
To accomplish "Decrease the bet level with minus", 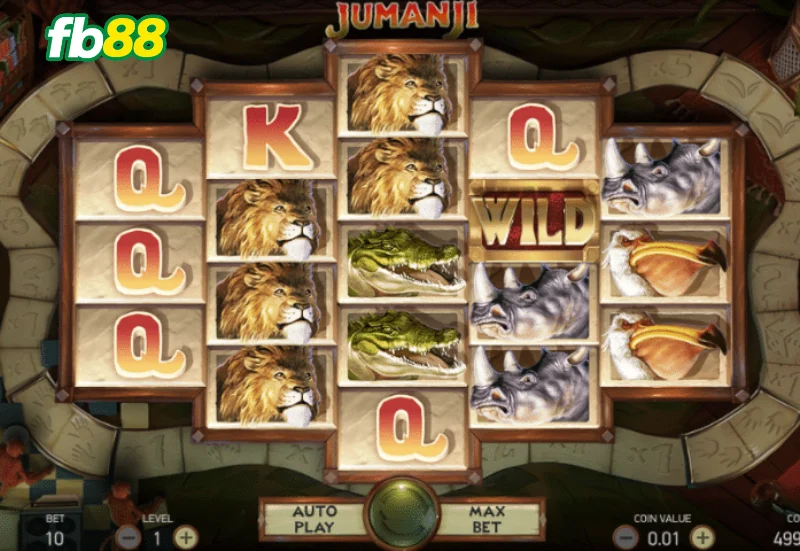I will click(x=127, y=536).
